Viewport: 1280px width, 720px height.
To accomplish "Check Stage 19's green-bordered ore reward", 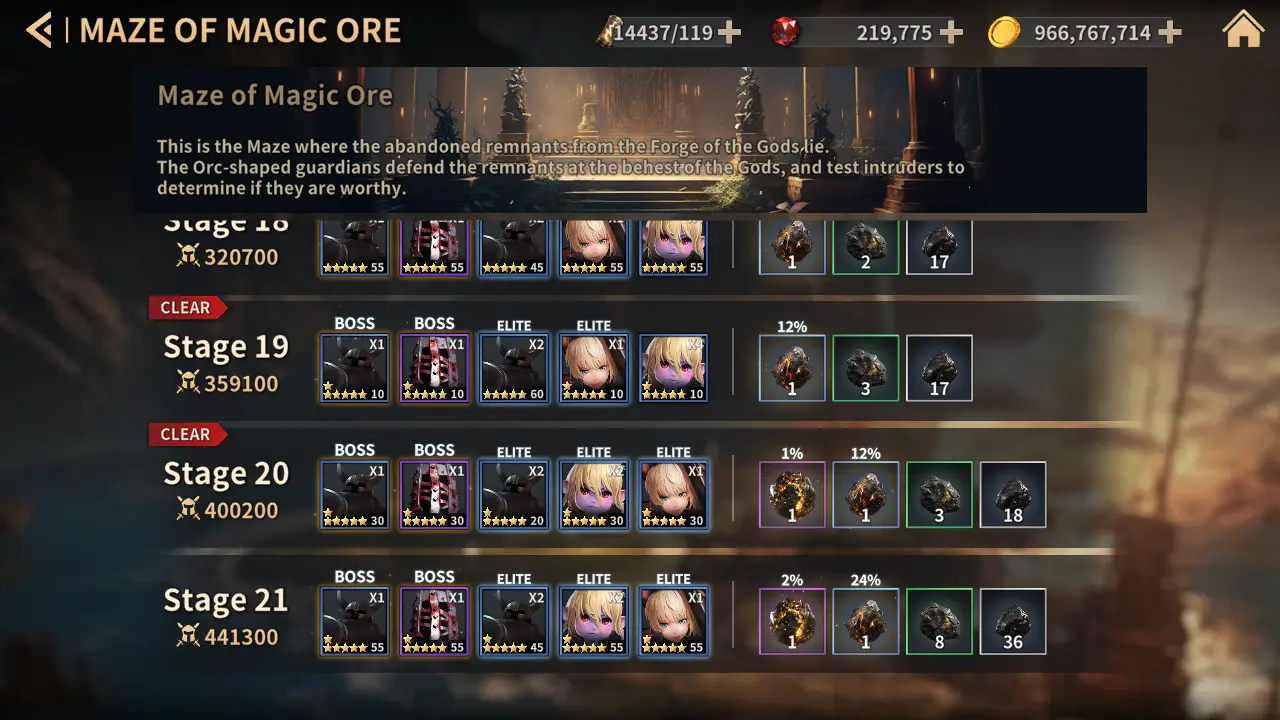I will tap(866, 368).
